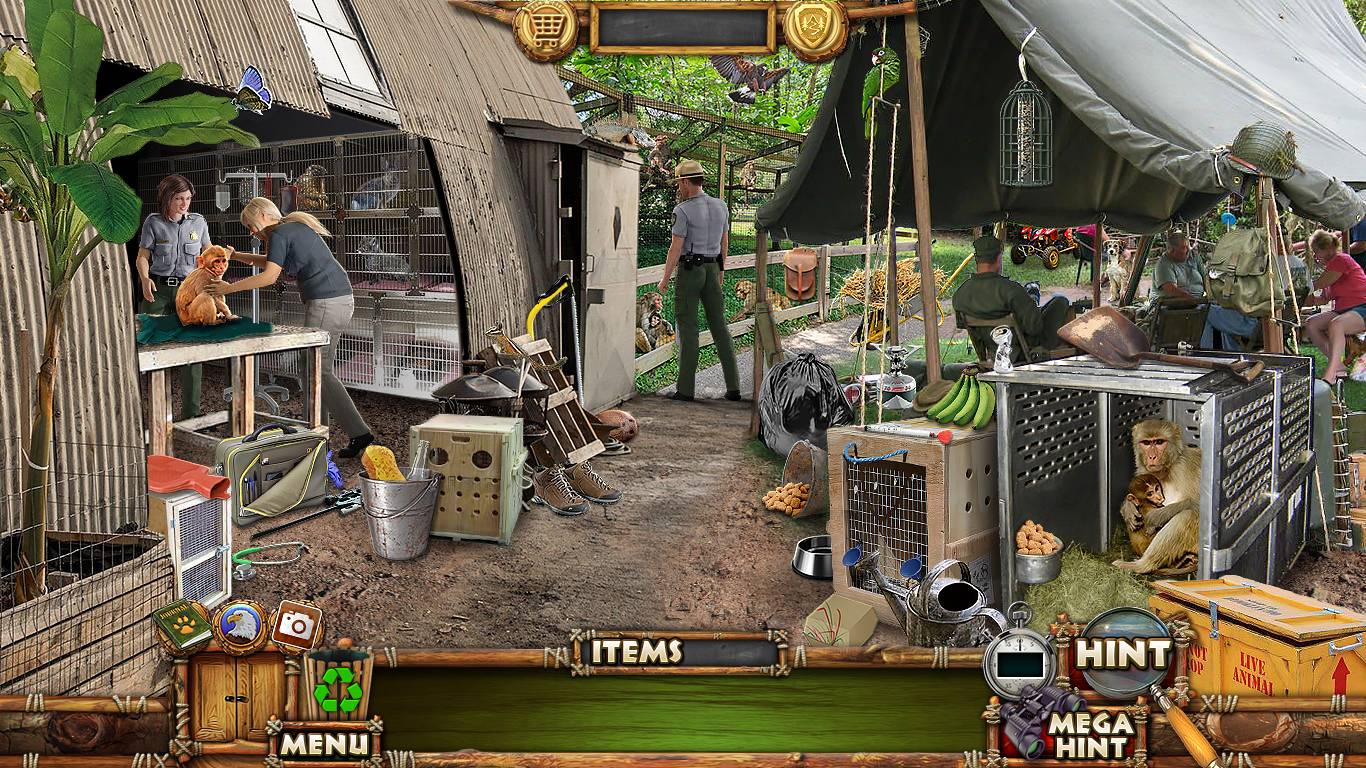Use the Hint magnifying glass
The width and height of the screenshot is (1366, 768).
click(x=1125, y=654)
